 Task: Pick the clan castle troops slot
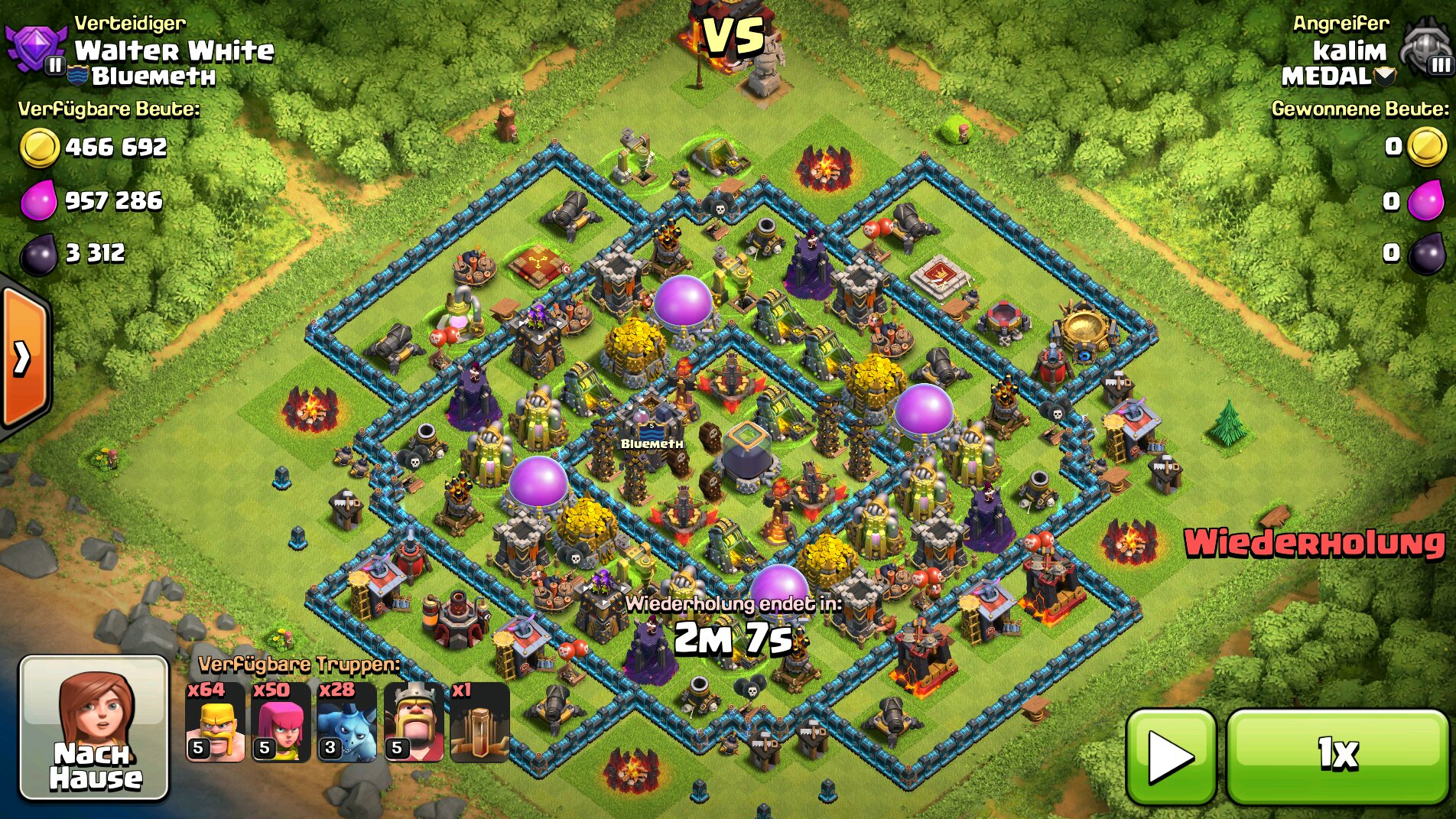[479, 723]
